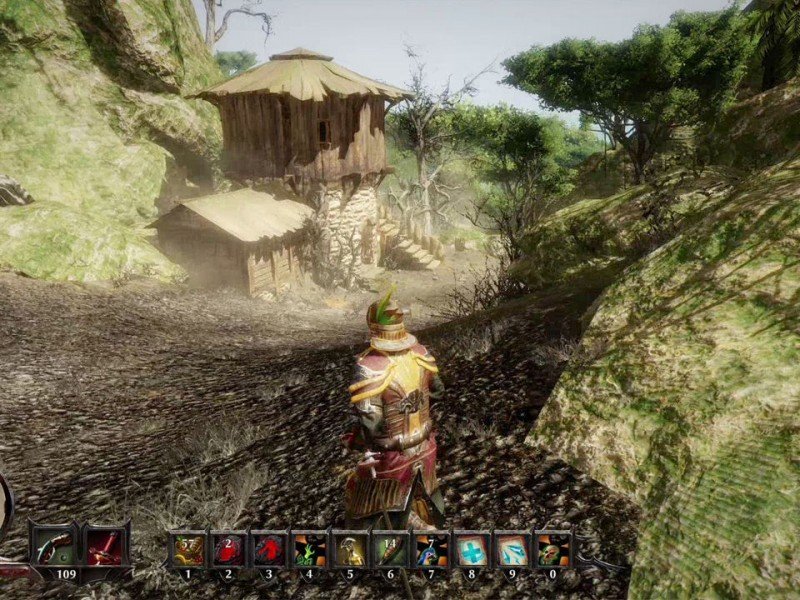Use the item stack in slot 6
This screenshot has width=800, height=600.
point(390,549)
